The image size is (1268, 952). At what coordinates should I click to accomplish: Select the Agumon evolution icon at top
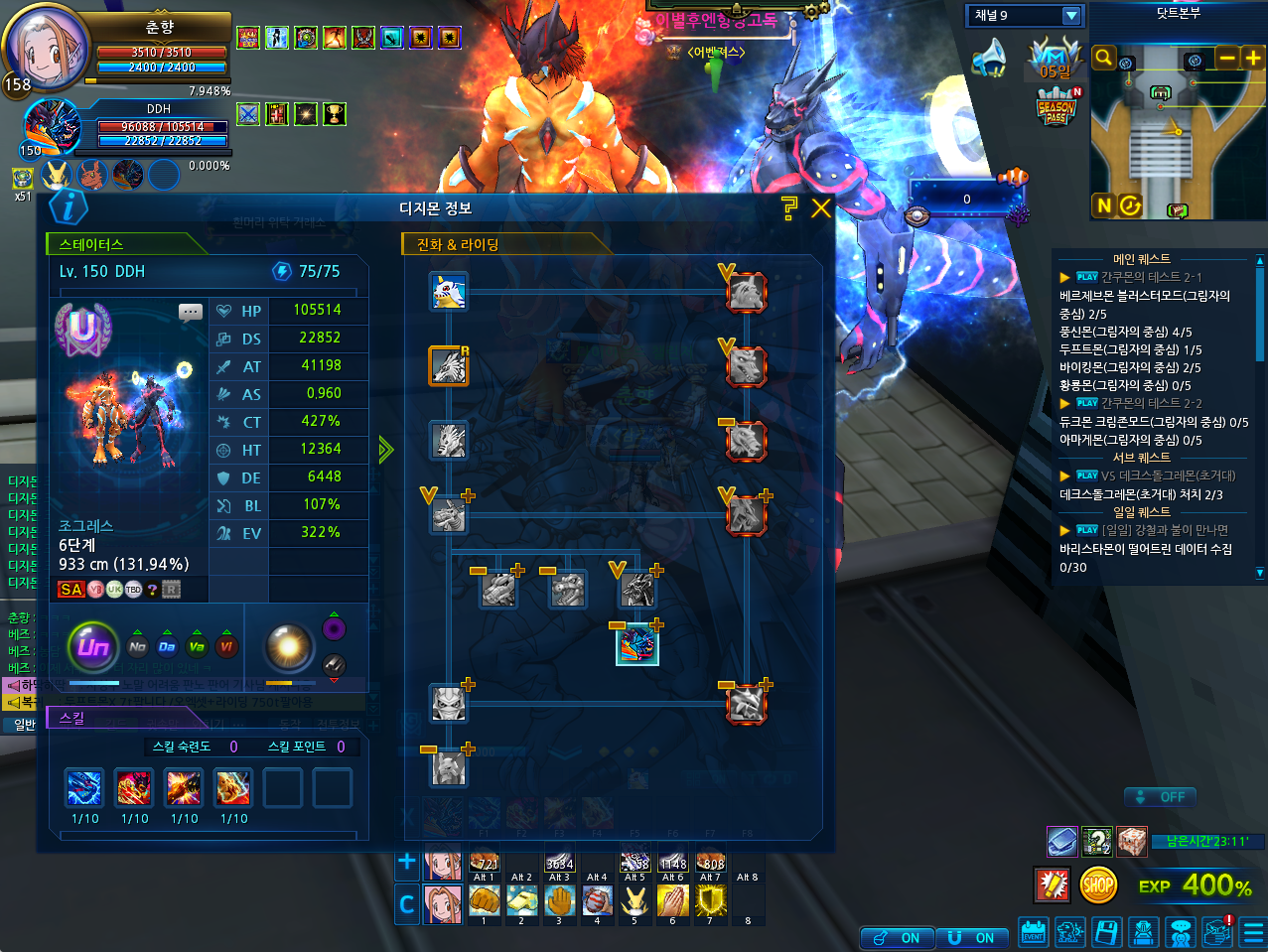449,292
